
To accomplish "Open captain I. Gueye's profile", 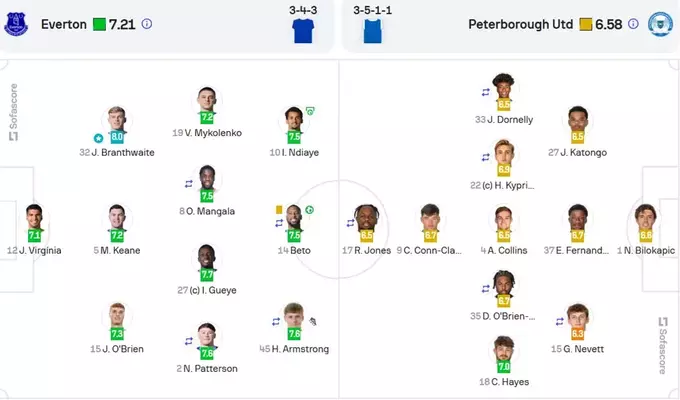I will [x=207, y=260].
